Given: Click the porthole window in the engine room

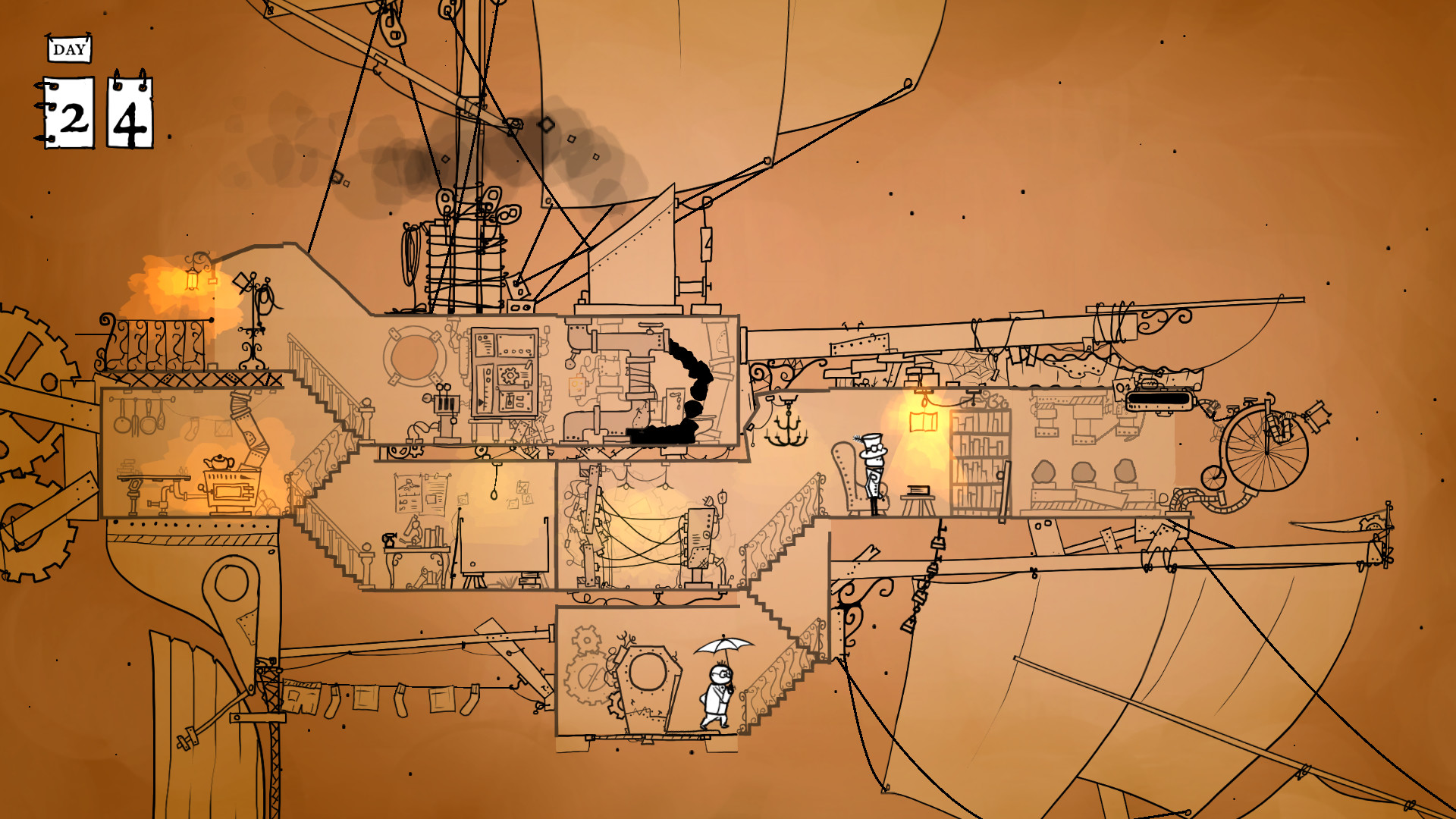Looking at the screenshot, I should (413, 358).
